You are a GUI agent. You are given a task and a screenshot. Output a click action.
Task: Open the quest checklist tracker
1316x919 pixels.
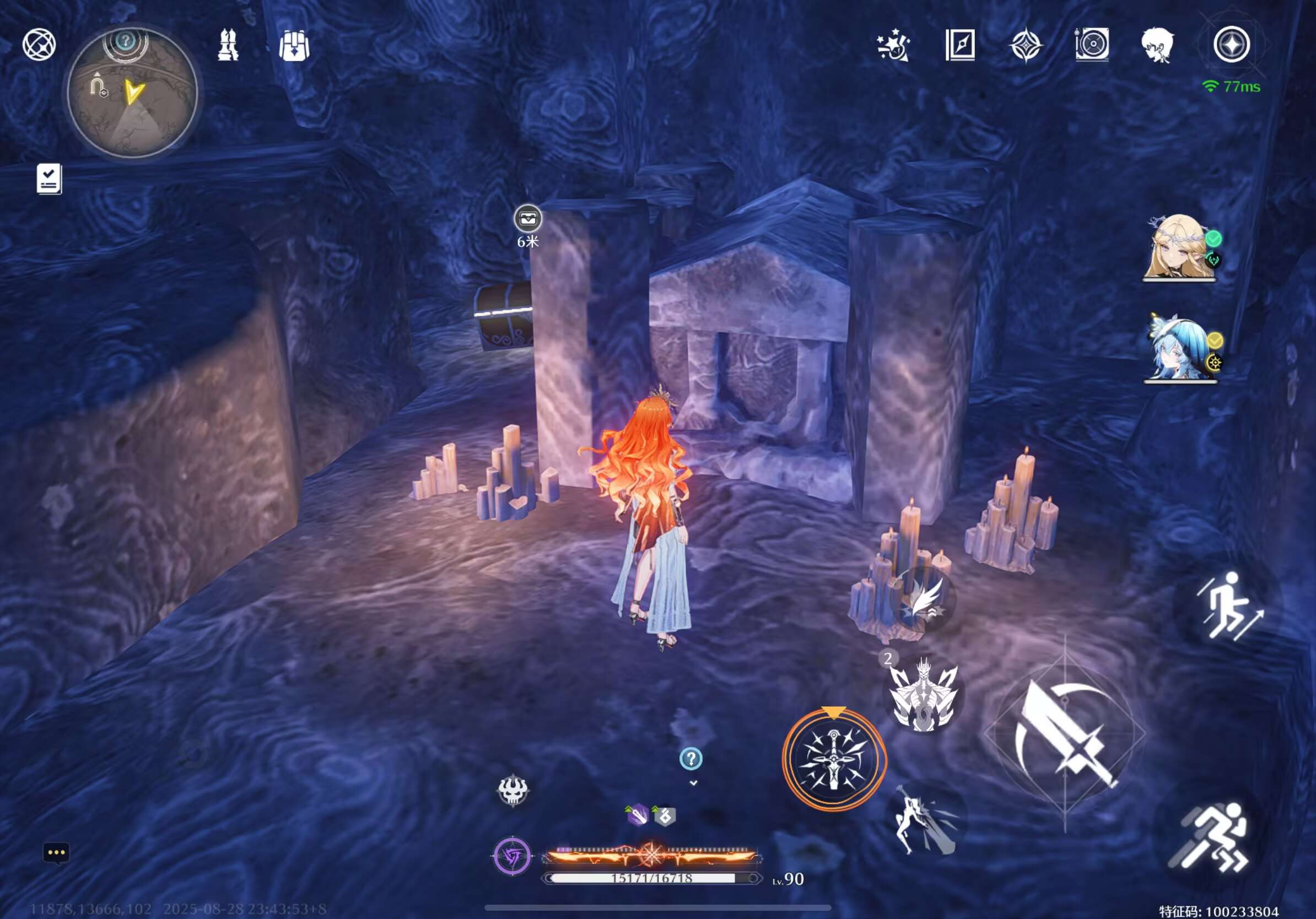pyautogui.click(x=49, y=179)
